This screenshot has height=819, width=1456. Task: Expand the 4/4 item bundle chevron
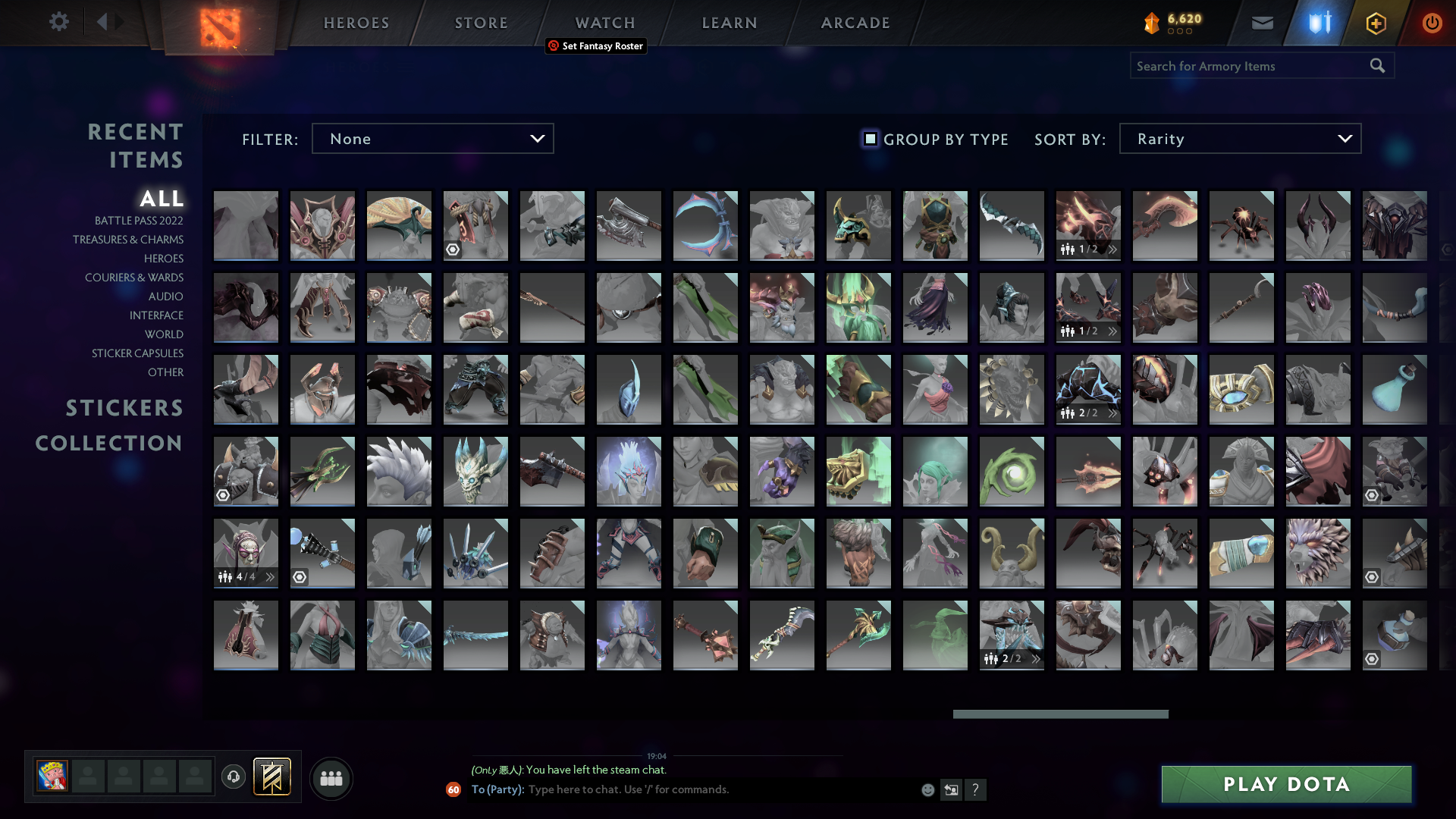click(x=271, y=576)
